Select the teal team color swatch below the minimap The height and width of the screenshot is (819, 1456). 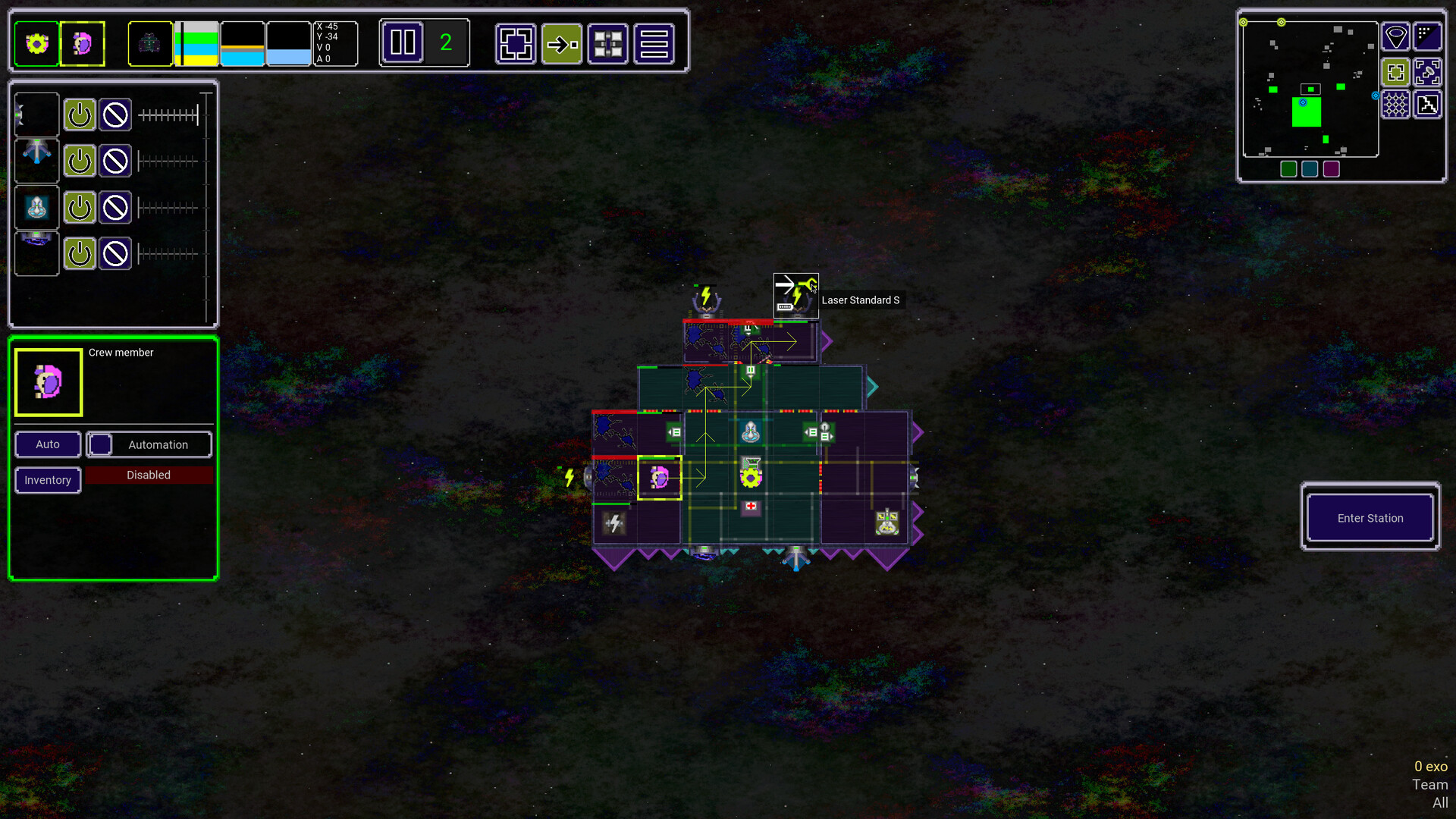(x=1309, y=170)
